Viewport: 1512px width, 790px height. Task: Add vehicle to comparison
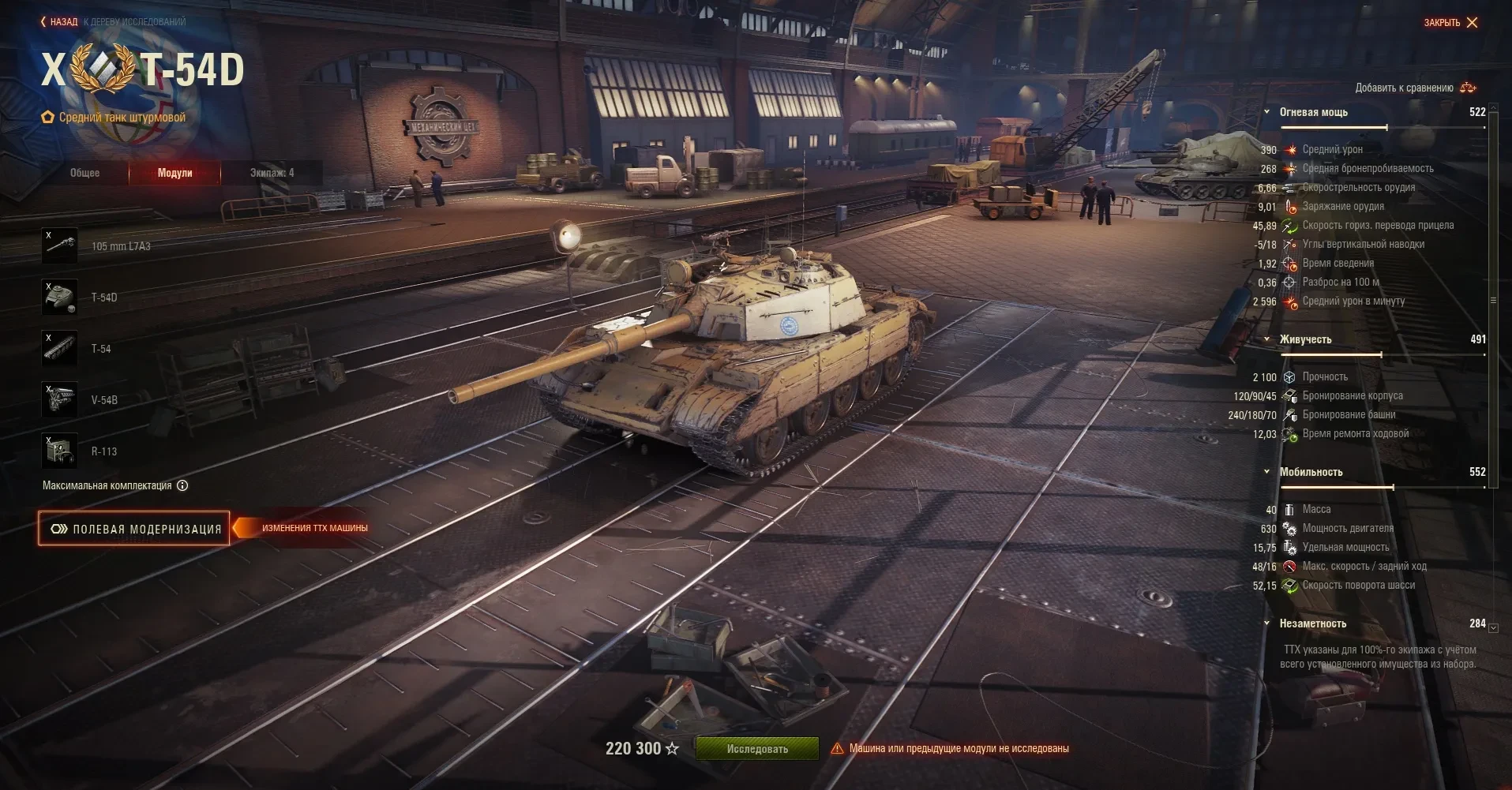1415,88
